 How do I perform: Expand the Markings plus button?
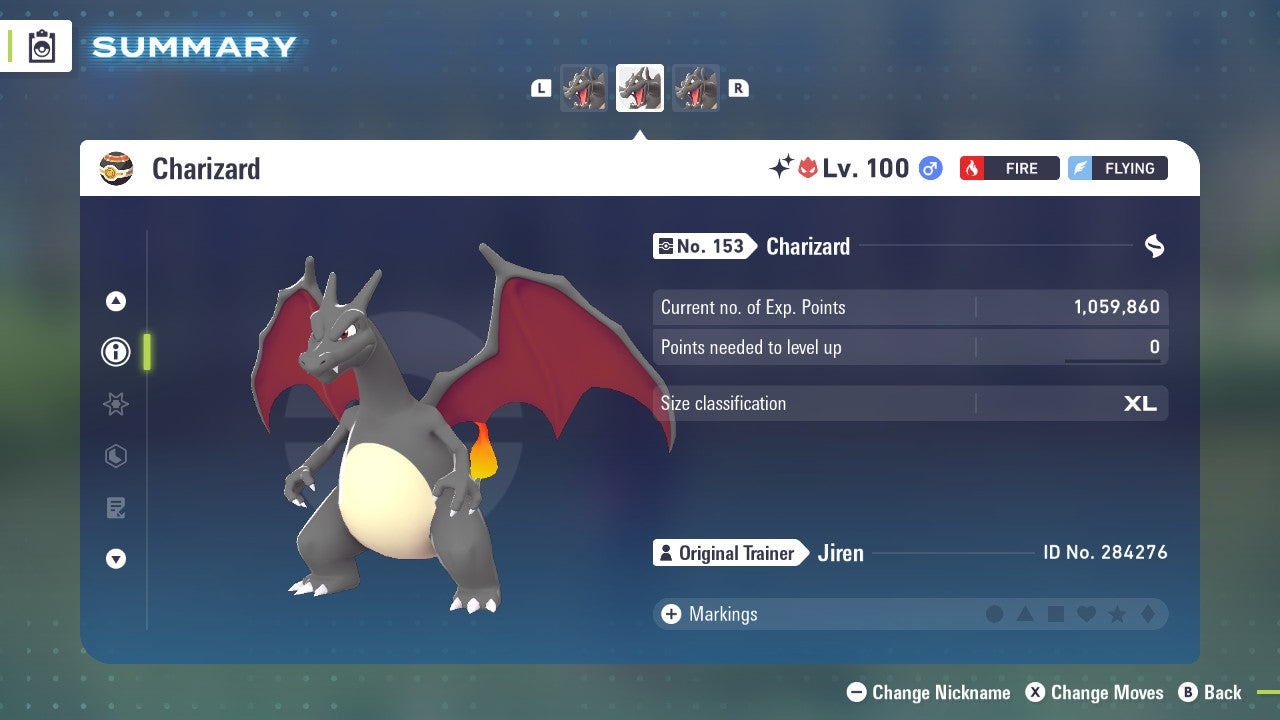click(670, 614)
